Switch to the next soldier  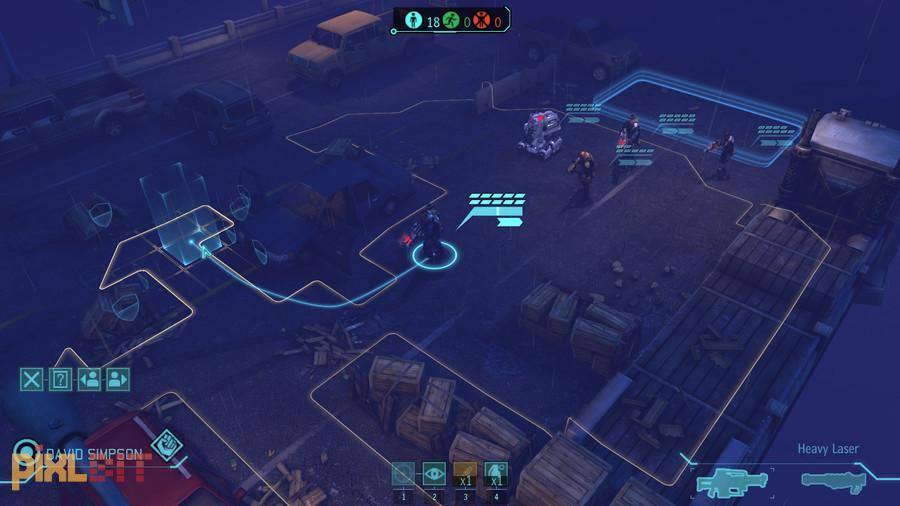(118, 379)
